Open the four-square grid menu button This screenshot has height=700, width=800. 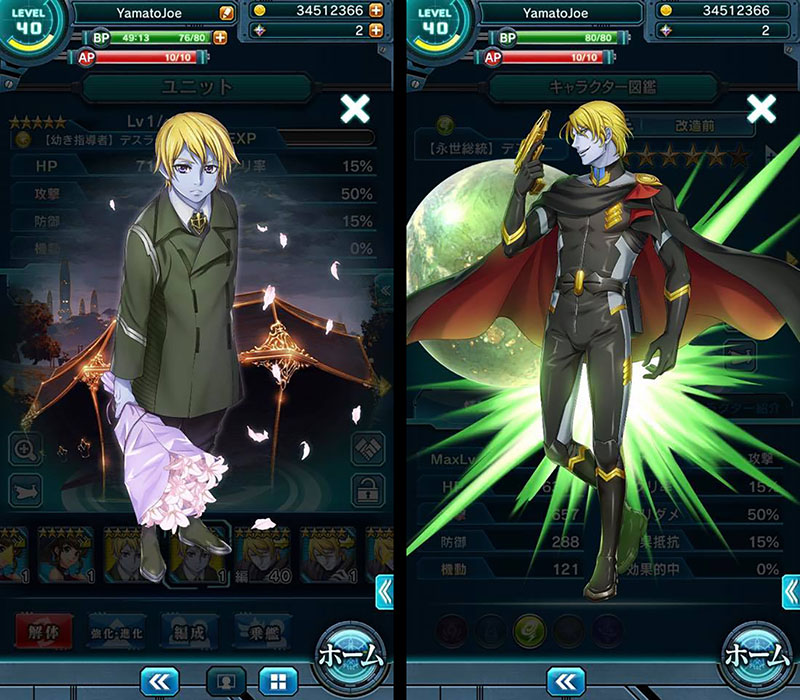277,682
